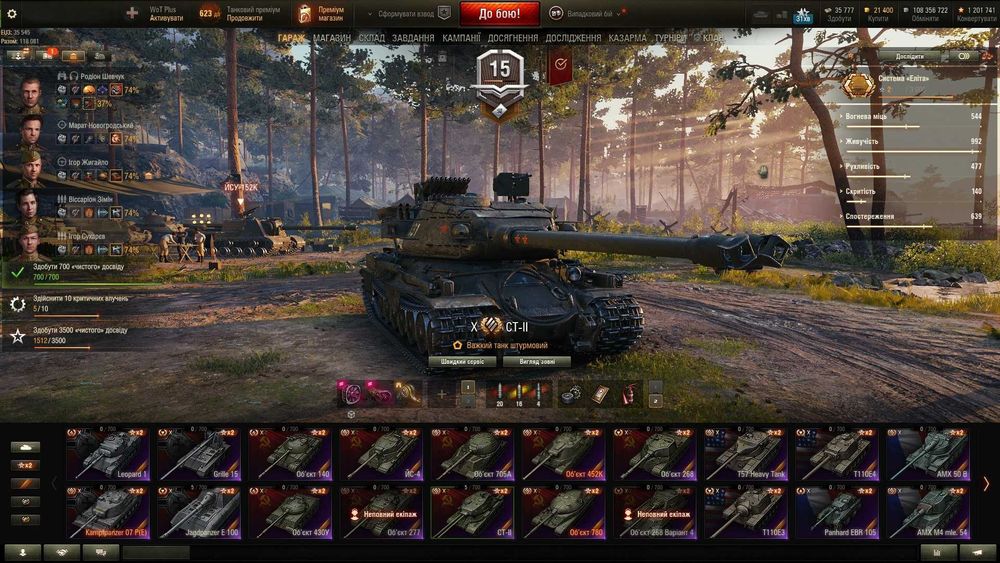Choose the Panhard EBR 105 tile

[x=836, y=512]
